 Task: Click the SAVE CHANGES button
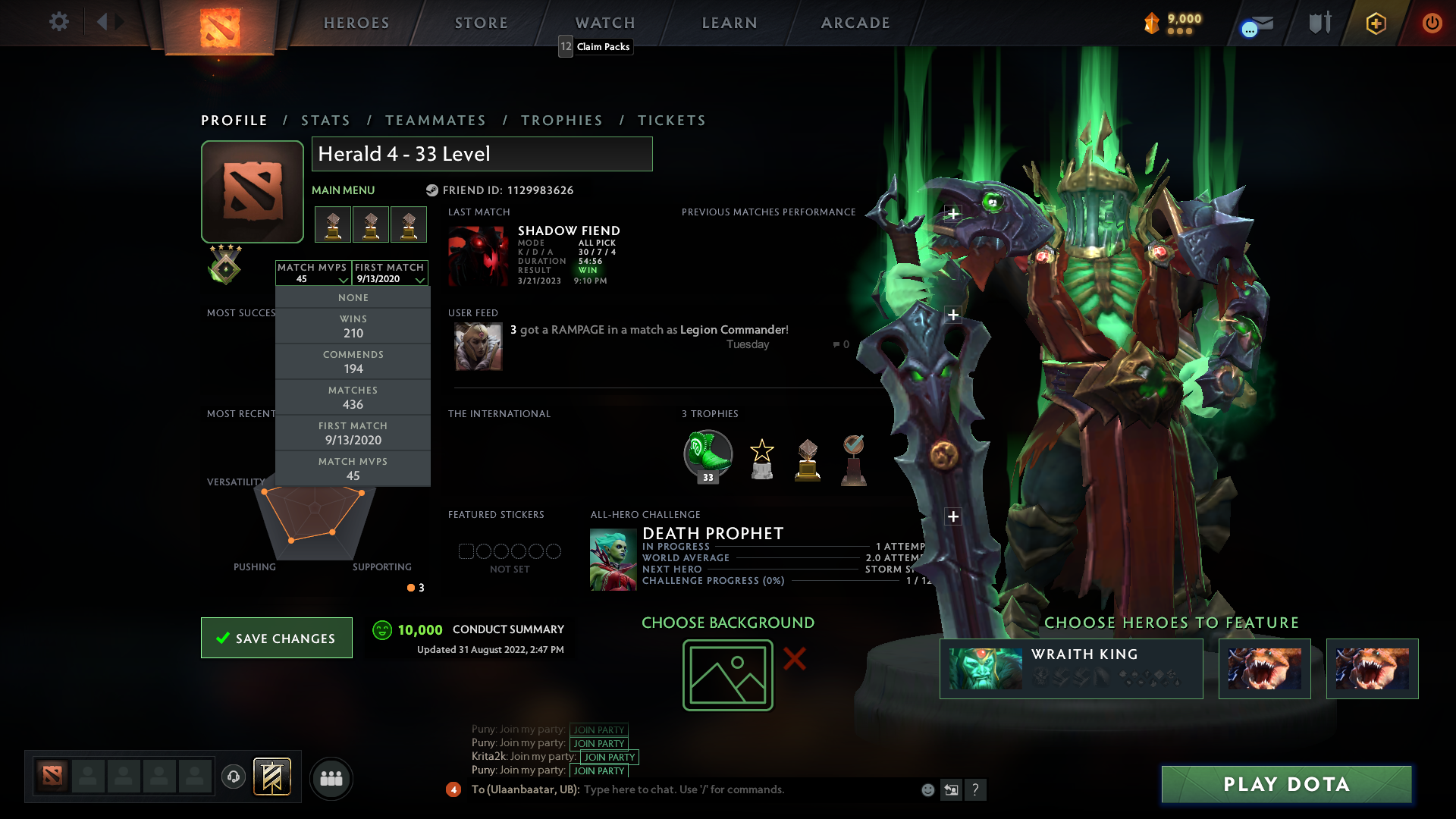pos(276,638)
